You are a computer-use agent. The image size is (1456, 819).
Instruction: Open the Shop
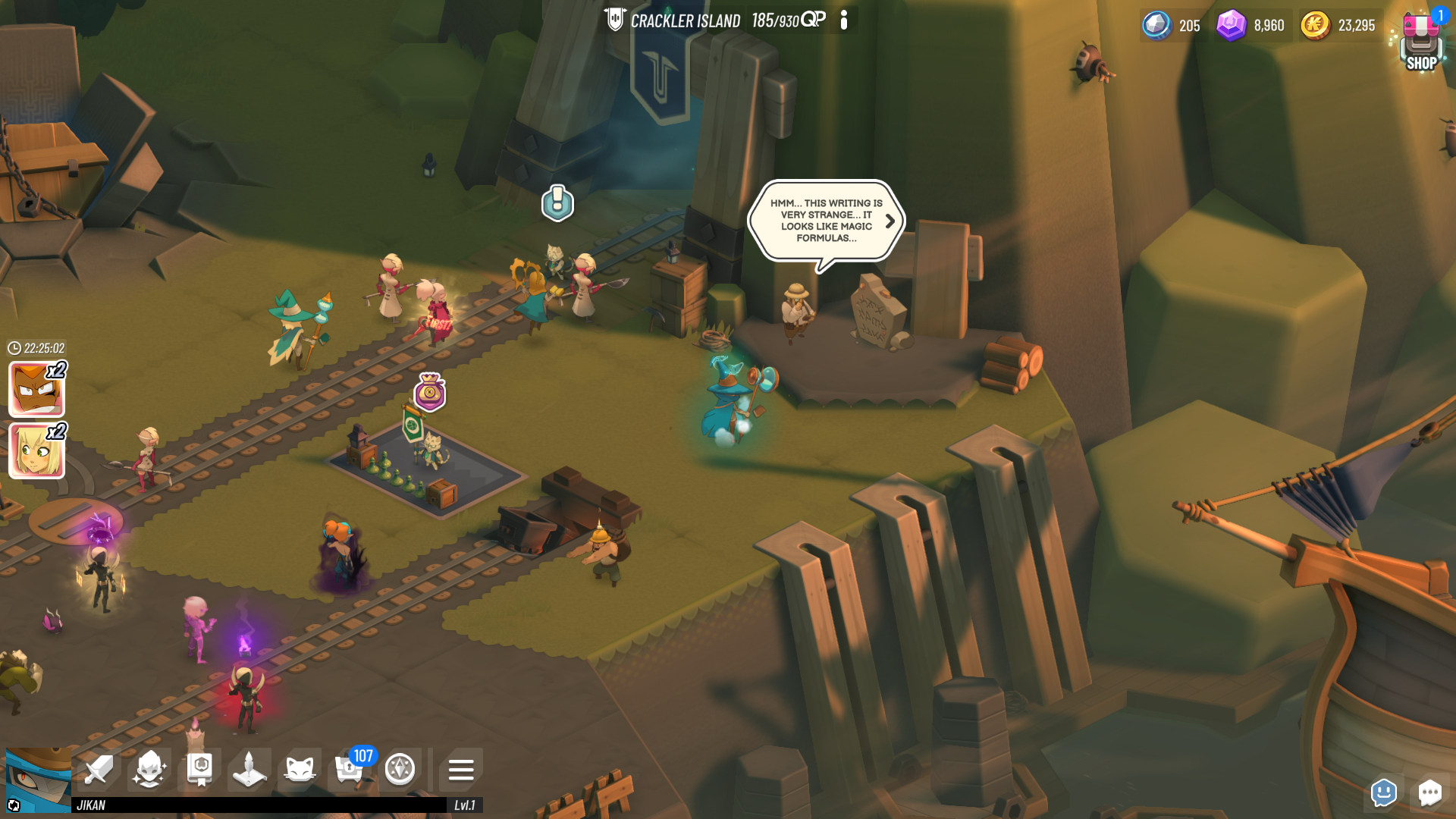click(x=1420, y=44)
